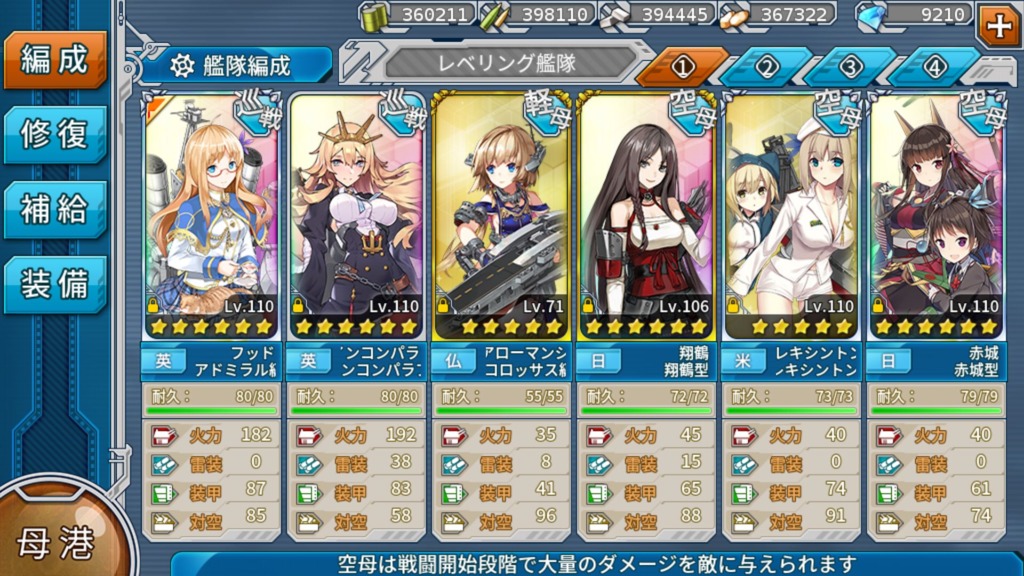Select the Lv.71 light carrier card
This screenshot has height=576, width=1024.
pos(502,215)
